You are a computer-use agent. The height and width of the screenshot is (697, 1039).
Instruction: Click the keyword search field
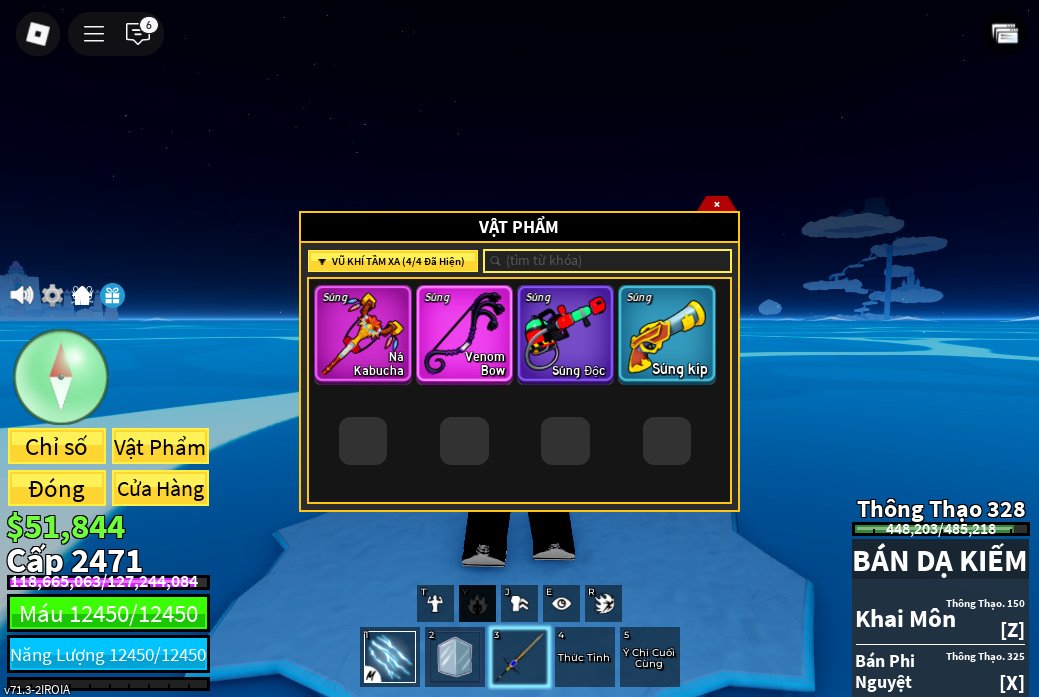click(608, 261)
